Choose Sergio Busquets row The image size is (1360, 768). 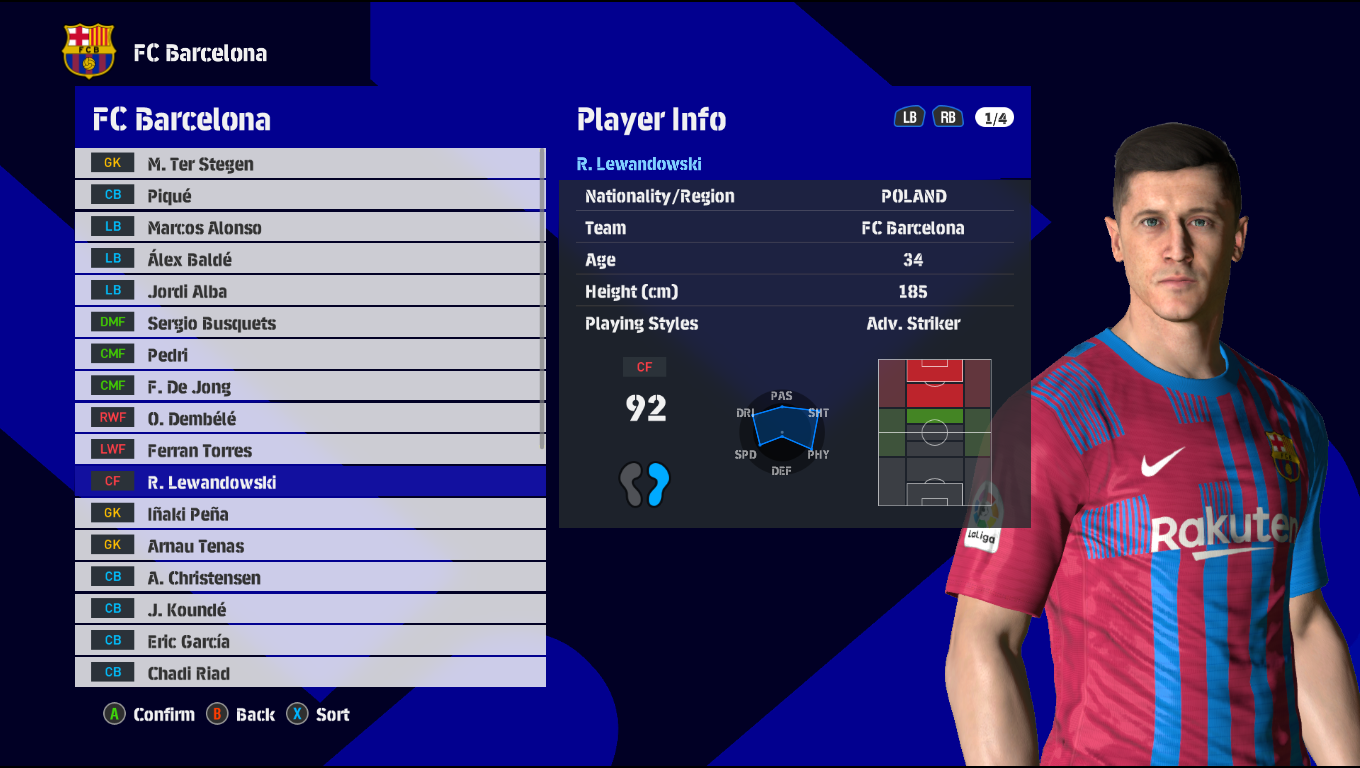[308, 324]
